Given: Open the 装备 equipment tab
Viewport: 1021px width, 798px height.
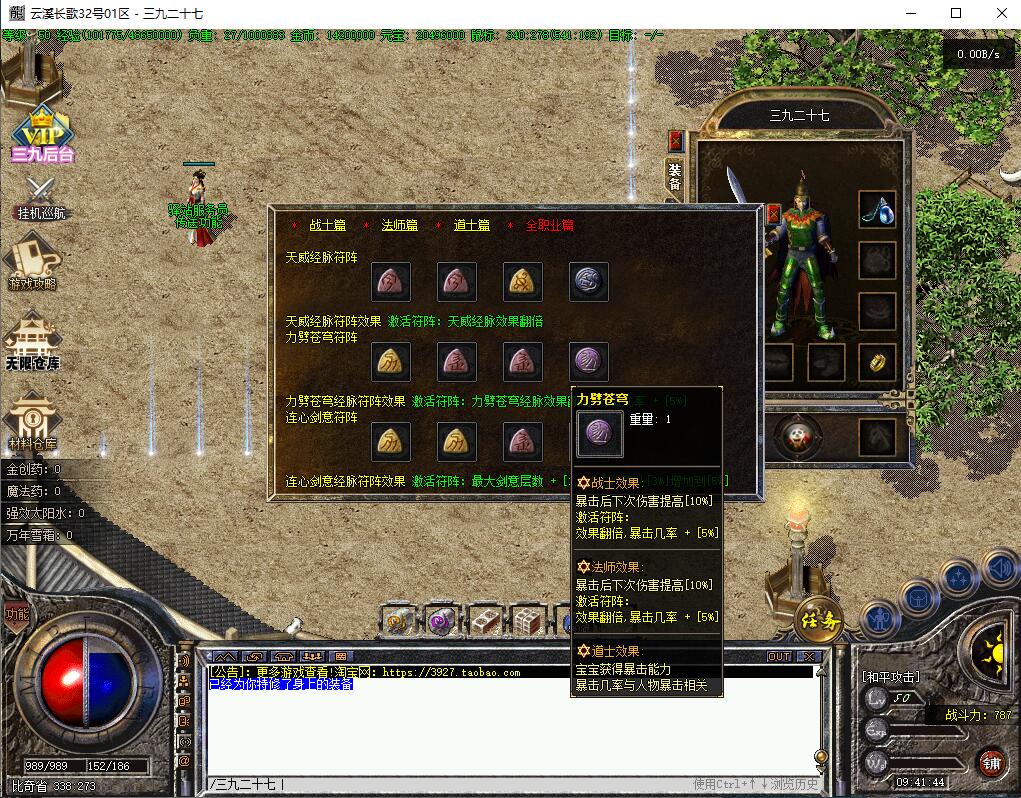Looking at the screenshot, I should [x=675, y=178].
